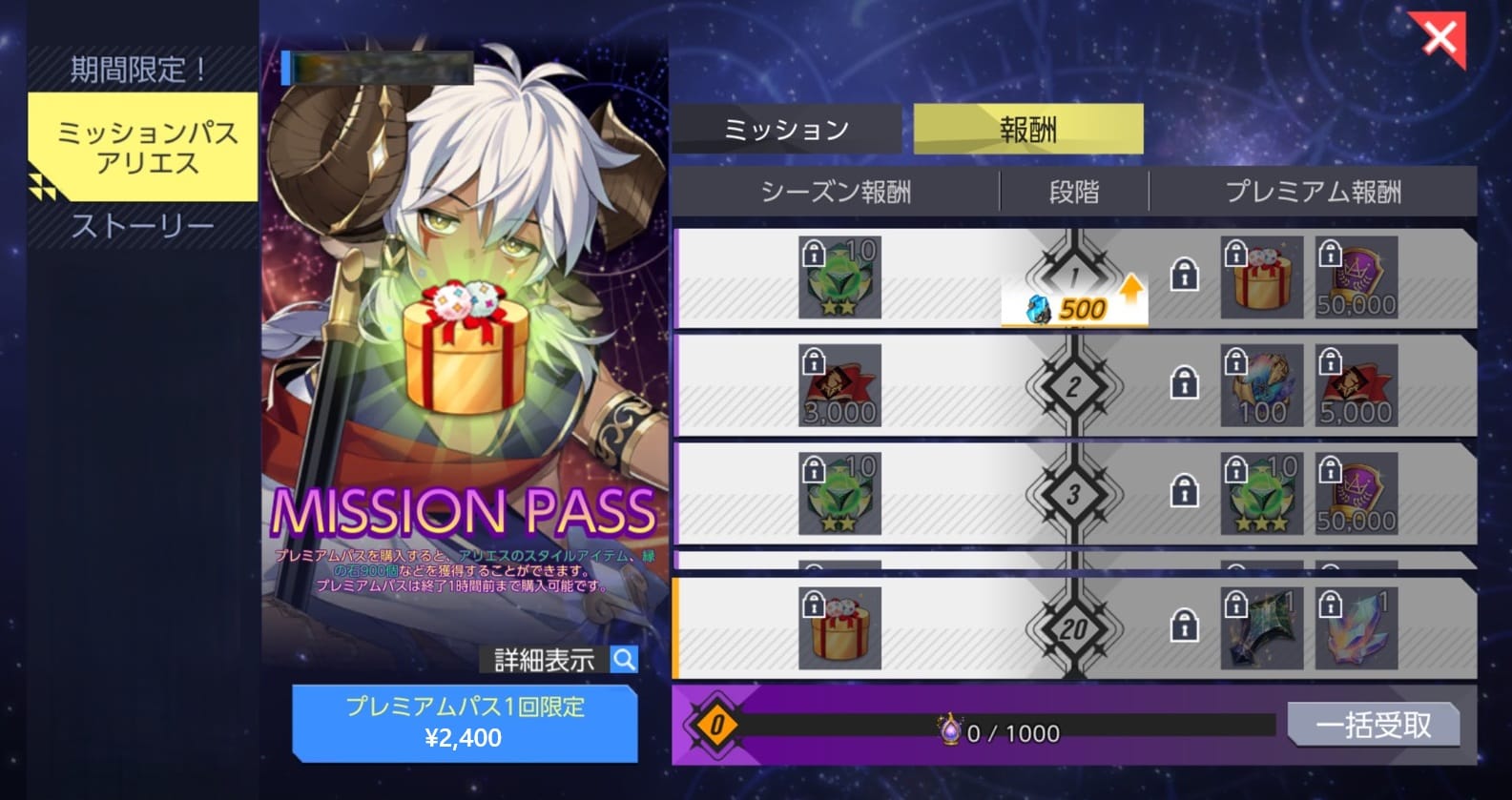Image resolution: width=1512 pixels, height=800 pixels.
Task: Claim all rewards with 一括受取
Action: pos(1373,726)
